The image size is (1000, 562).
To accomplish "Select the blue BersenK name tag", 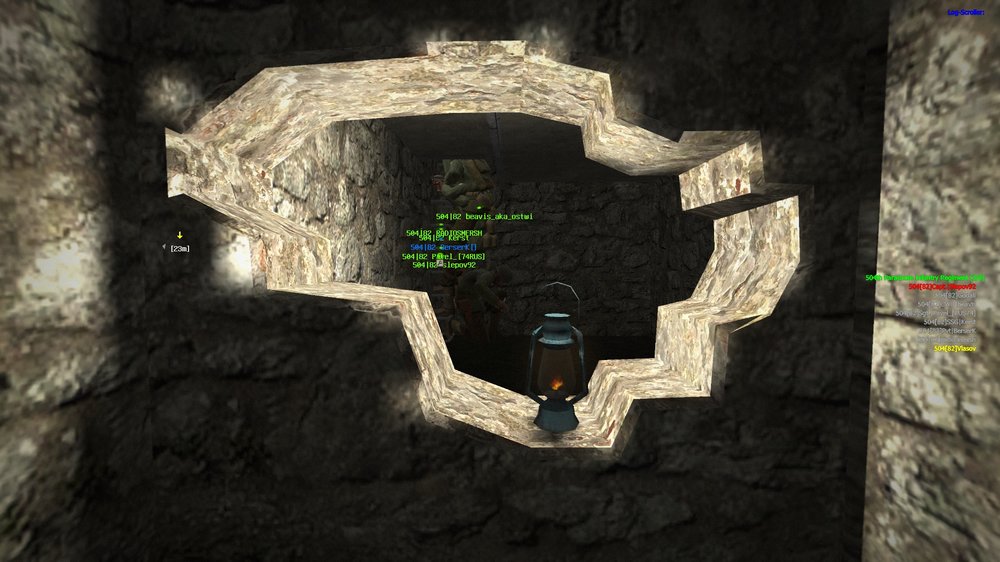I will tap(444, 247).
